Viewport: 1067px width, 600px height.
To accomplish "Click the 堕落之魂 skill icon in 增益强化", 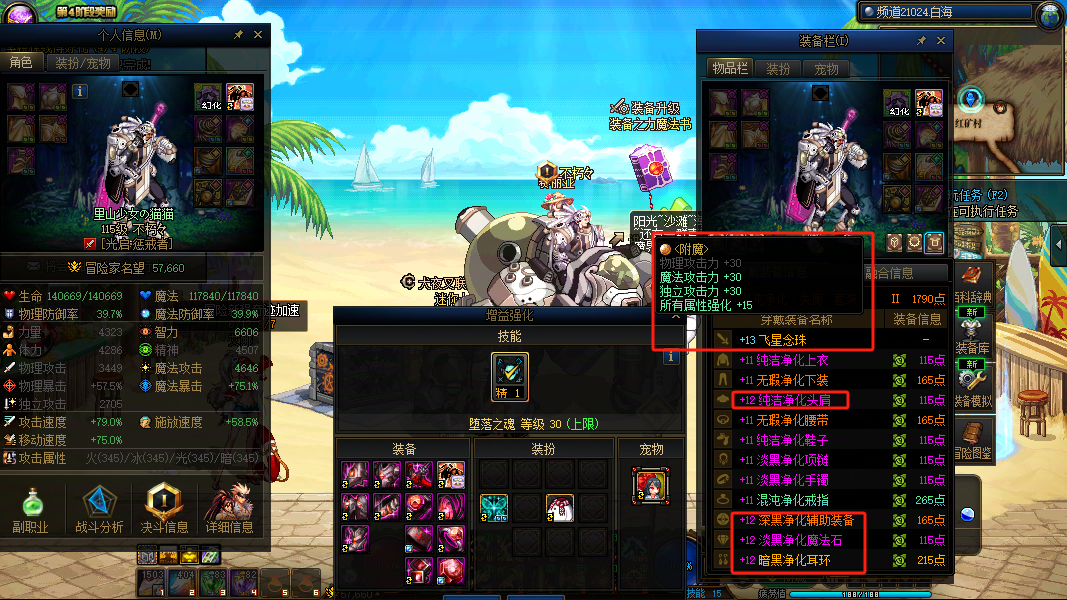I will pos(510,374).
